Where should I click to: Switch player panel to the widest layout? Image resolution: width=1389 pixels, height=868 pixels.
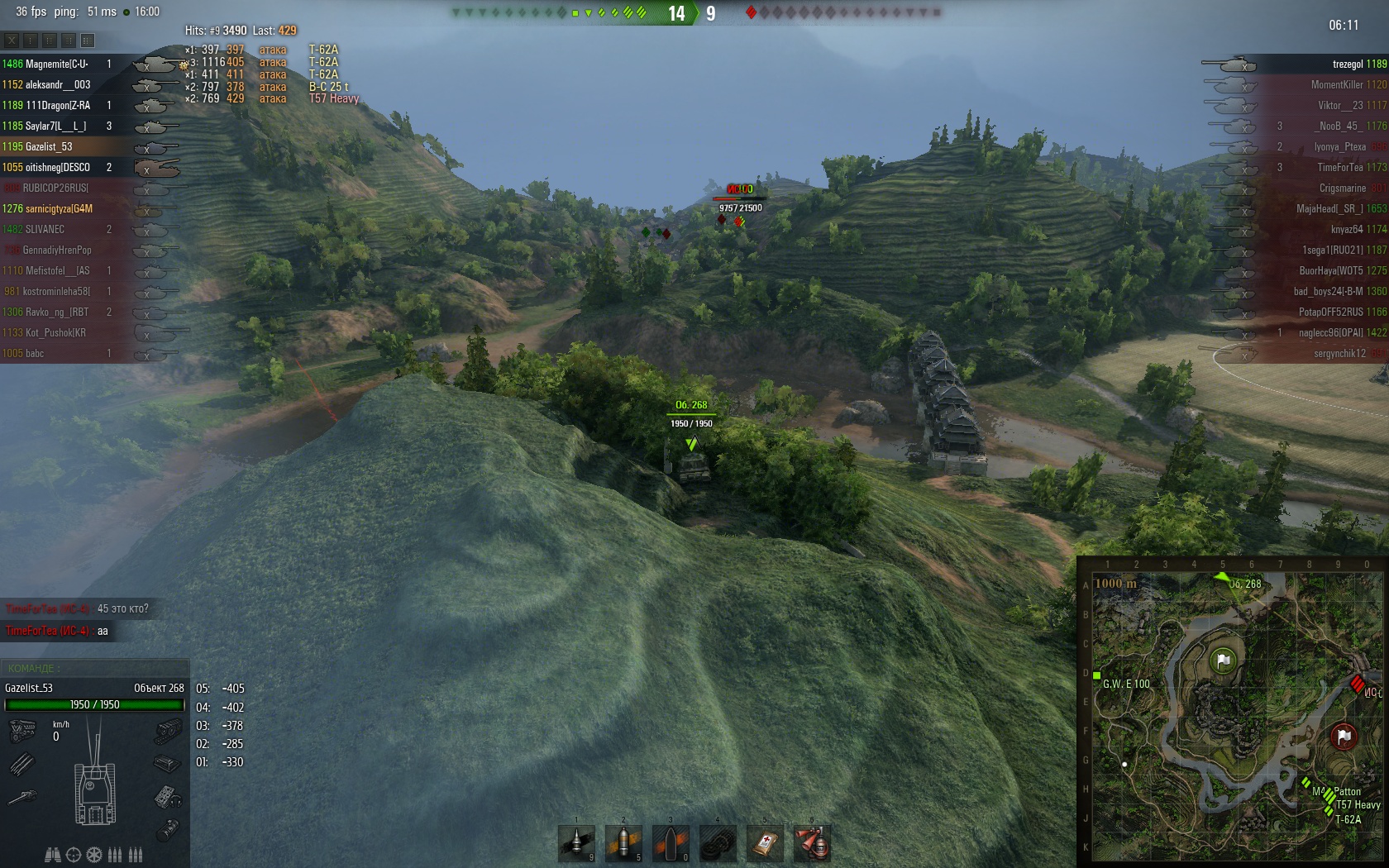(88, 40)
